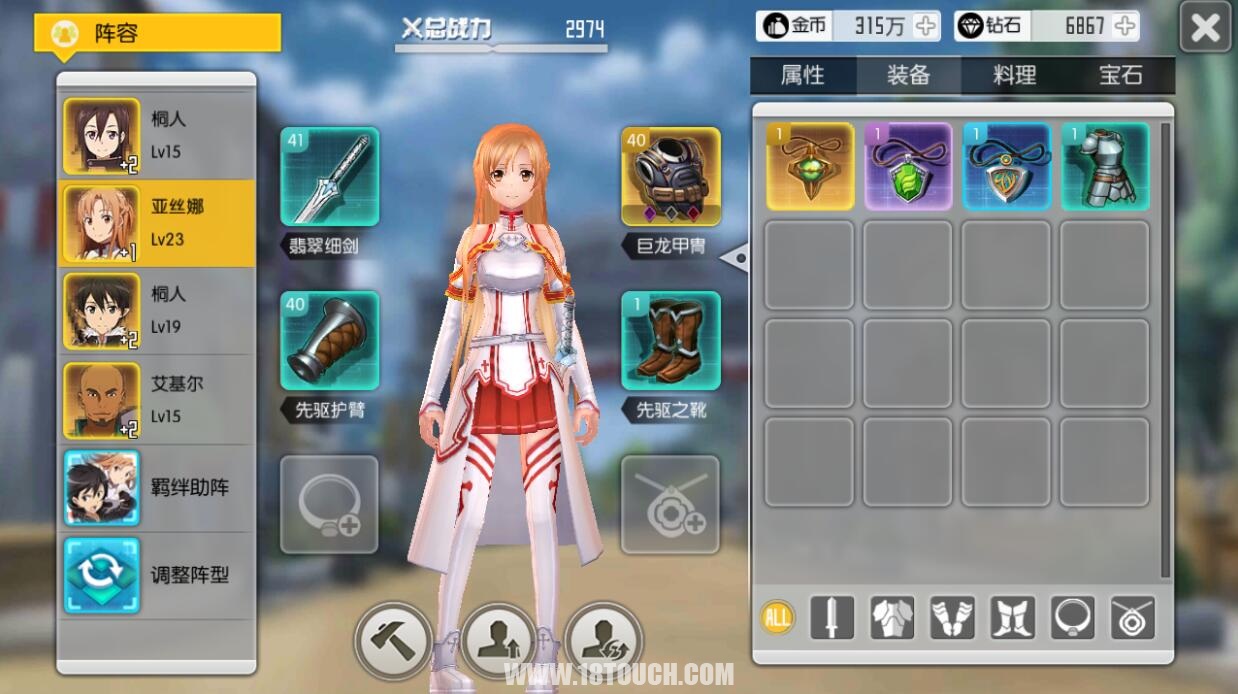
Task: Pick the gold amulet in the inventory
Action: (810, 166)
